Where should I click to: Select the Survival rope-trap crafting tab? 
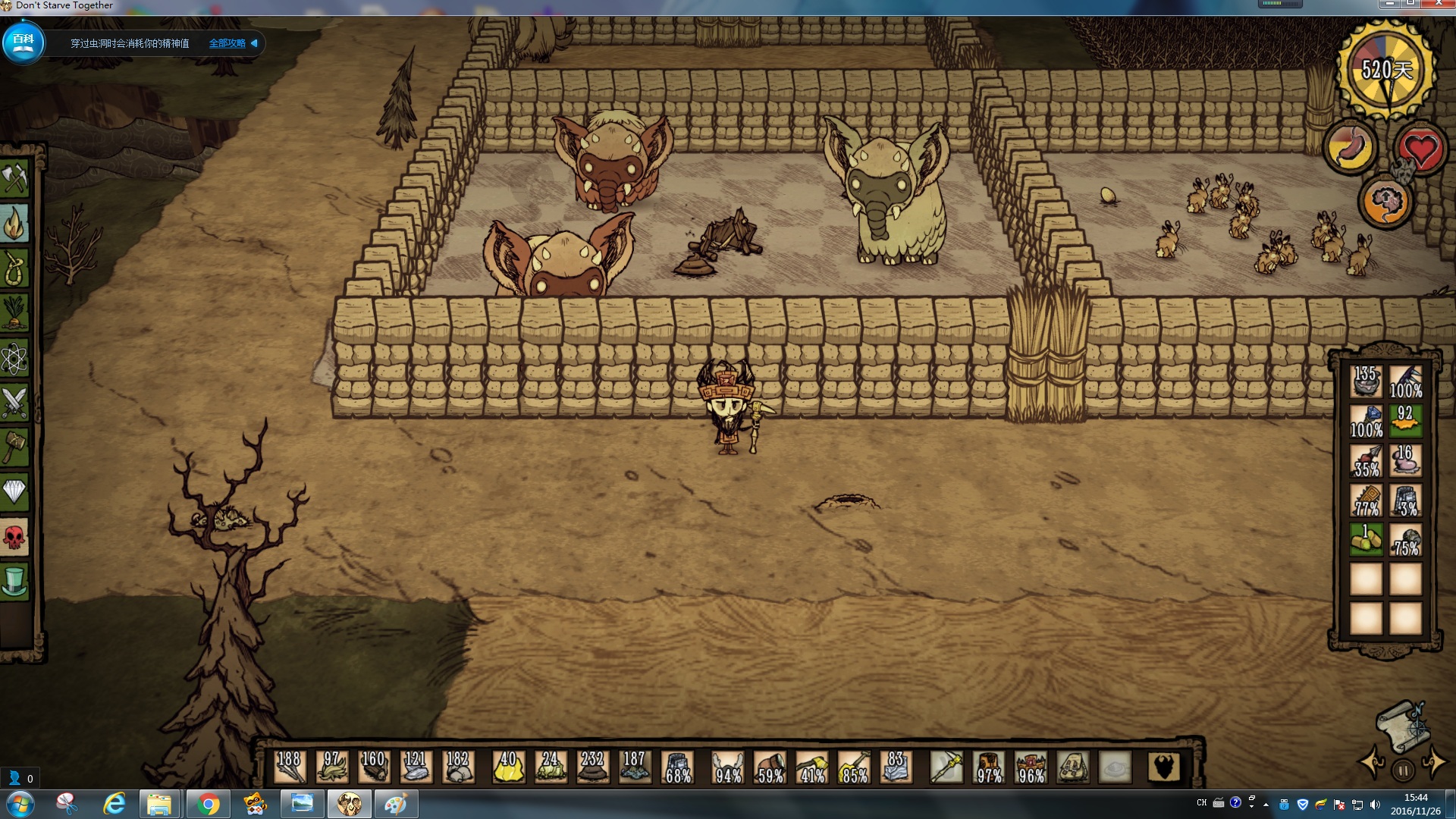tap(14, 268)
